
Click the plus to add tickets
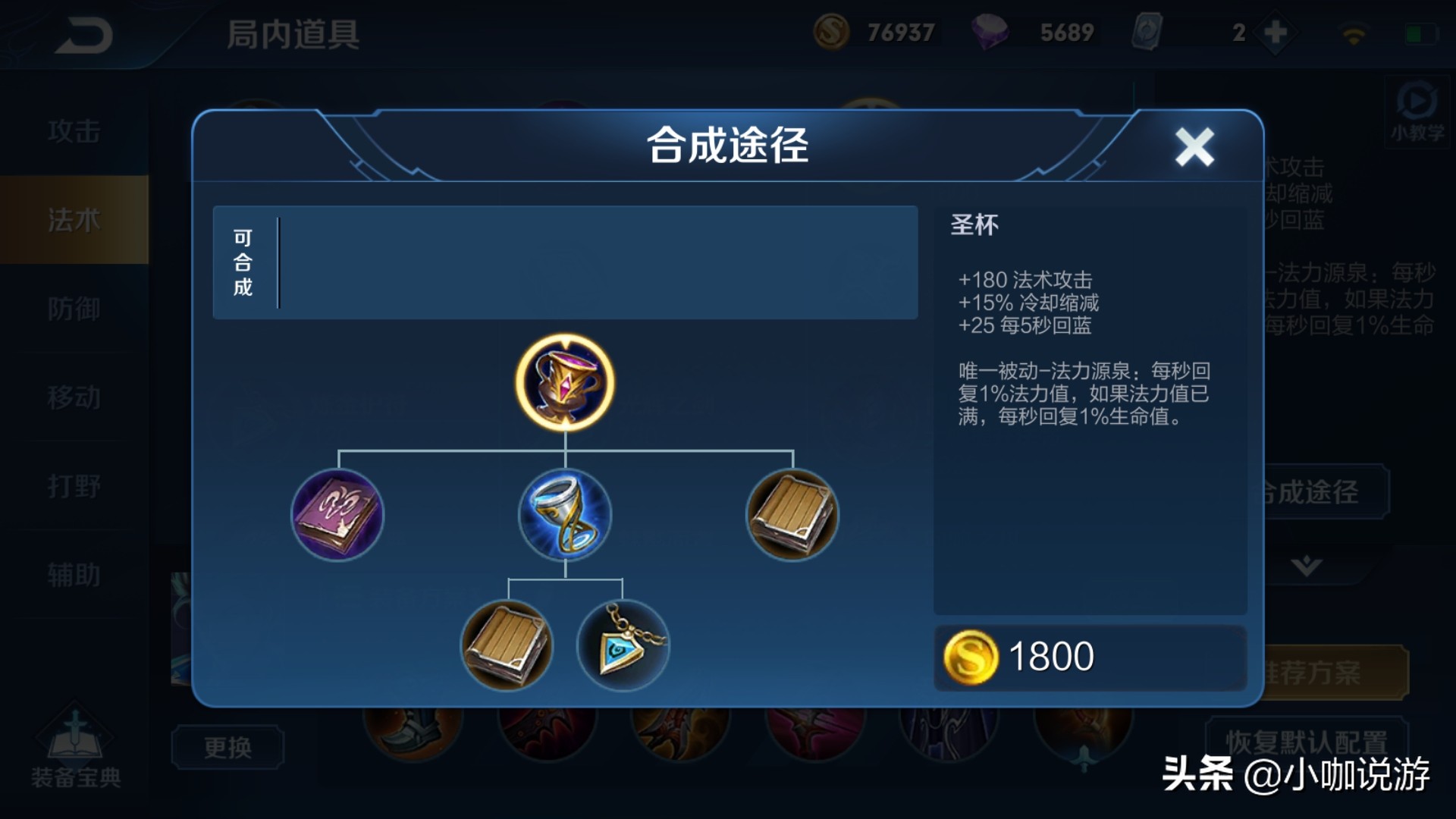[x=1272, y=32]
